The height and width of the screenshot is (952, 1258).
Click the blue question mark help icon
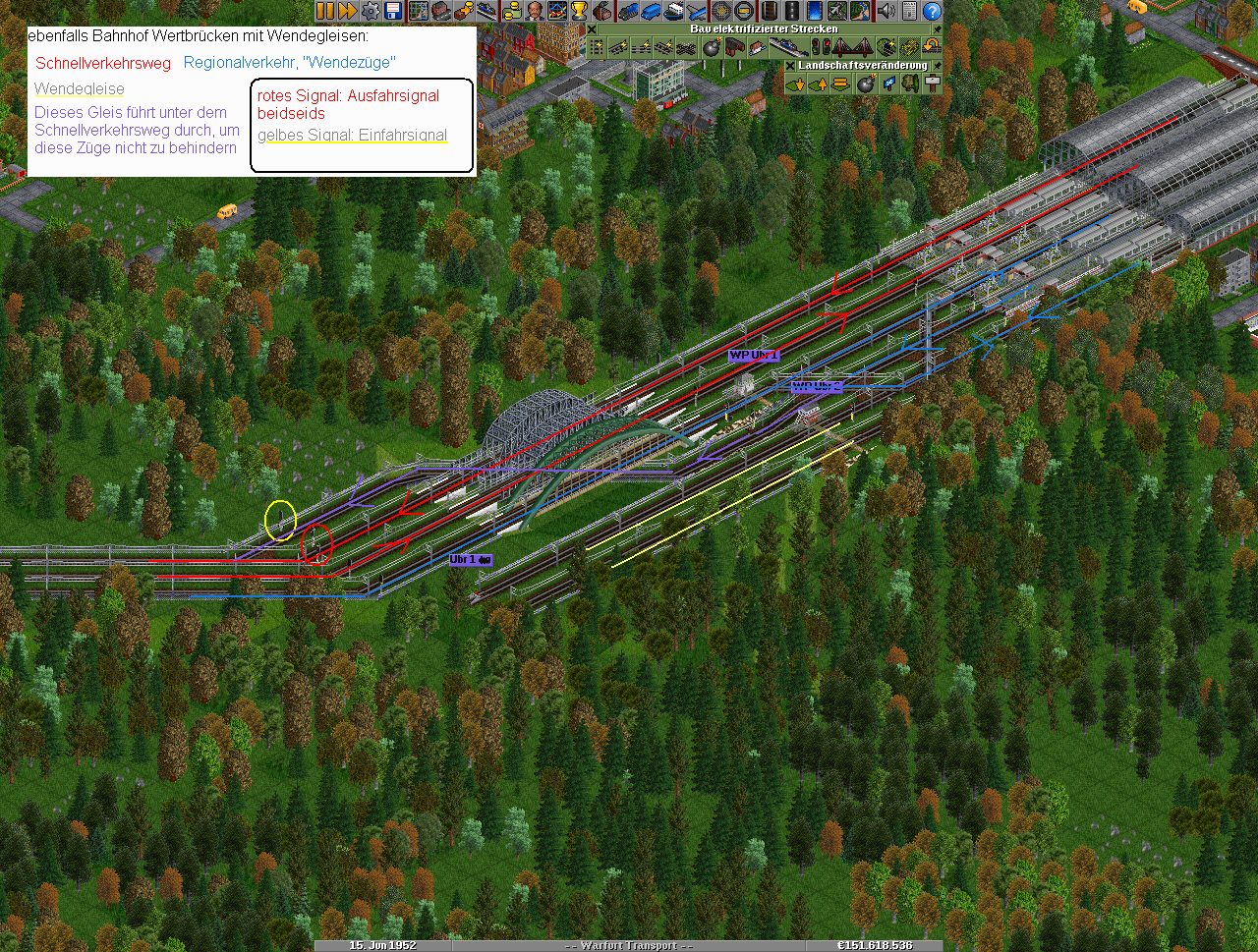(x=932, y=11)
